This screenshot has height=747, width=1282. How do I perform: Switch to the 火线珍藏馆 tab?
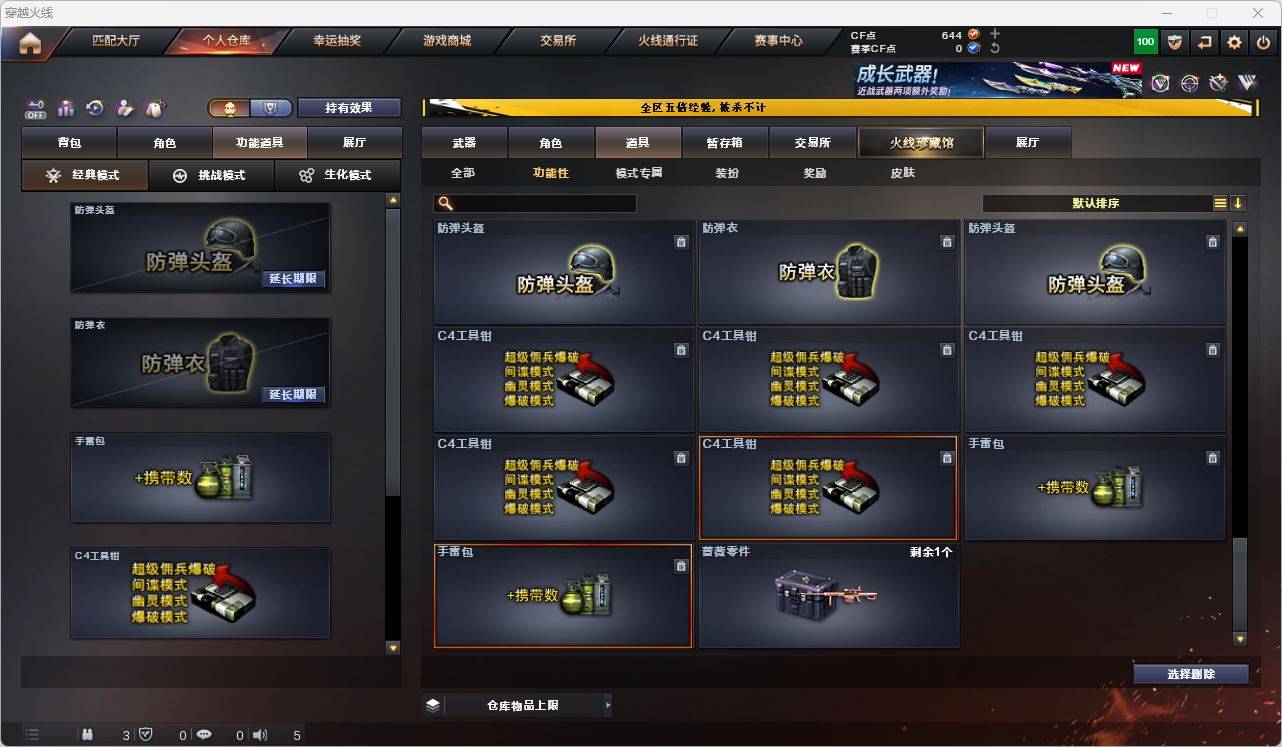[919, 142]
